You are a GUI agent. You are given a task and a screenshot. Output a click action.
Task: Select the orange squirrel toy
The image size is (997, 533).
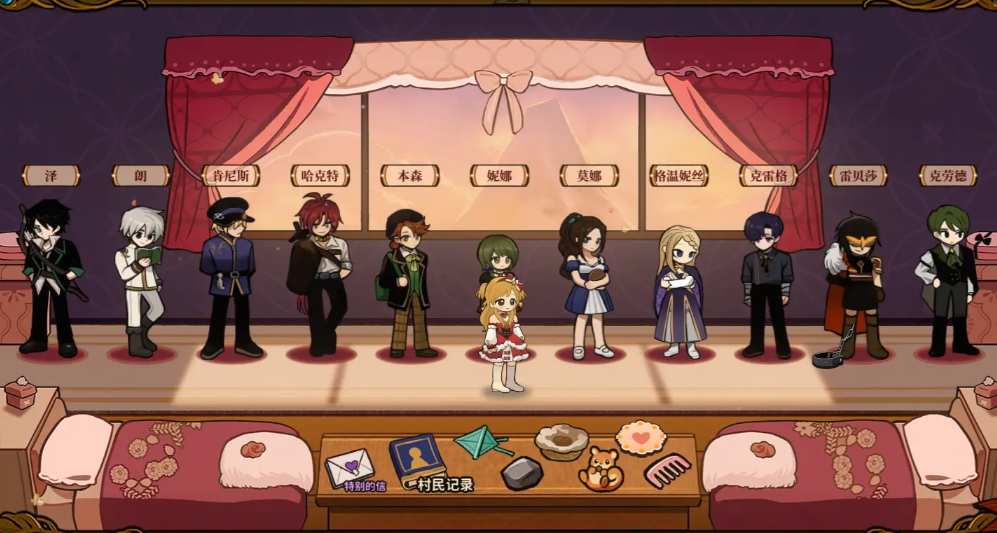point(602,468)
